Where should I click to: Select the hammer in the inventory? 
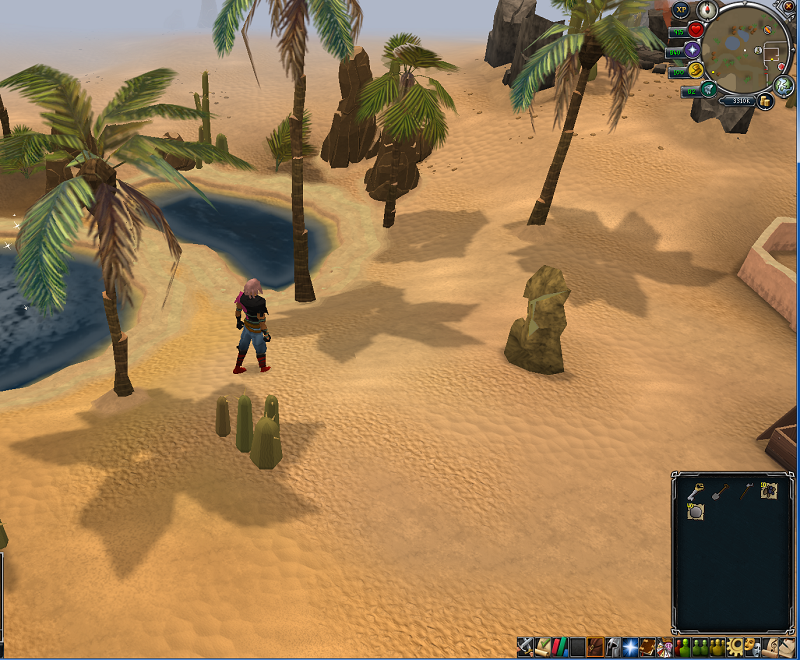[x=745, y=490]
